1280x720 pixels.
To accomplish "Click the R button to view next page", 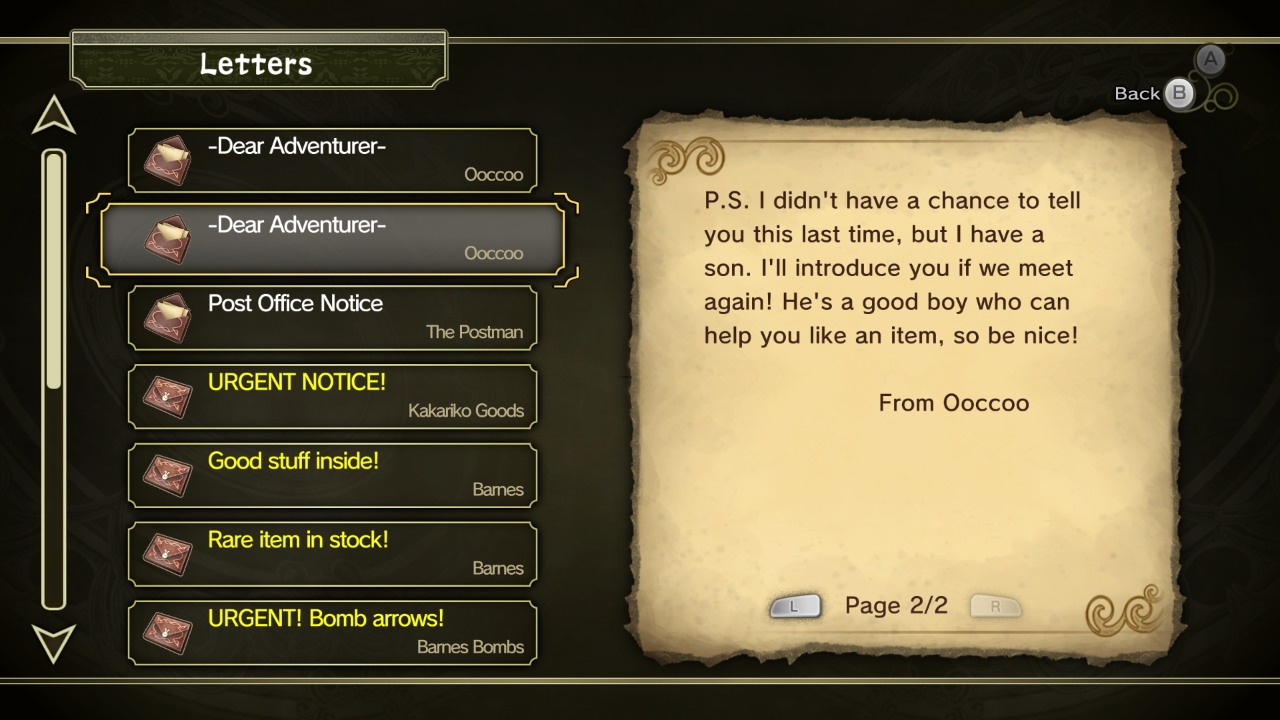I will coord(995,605).
